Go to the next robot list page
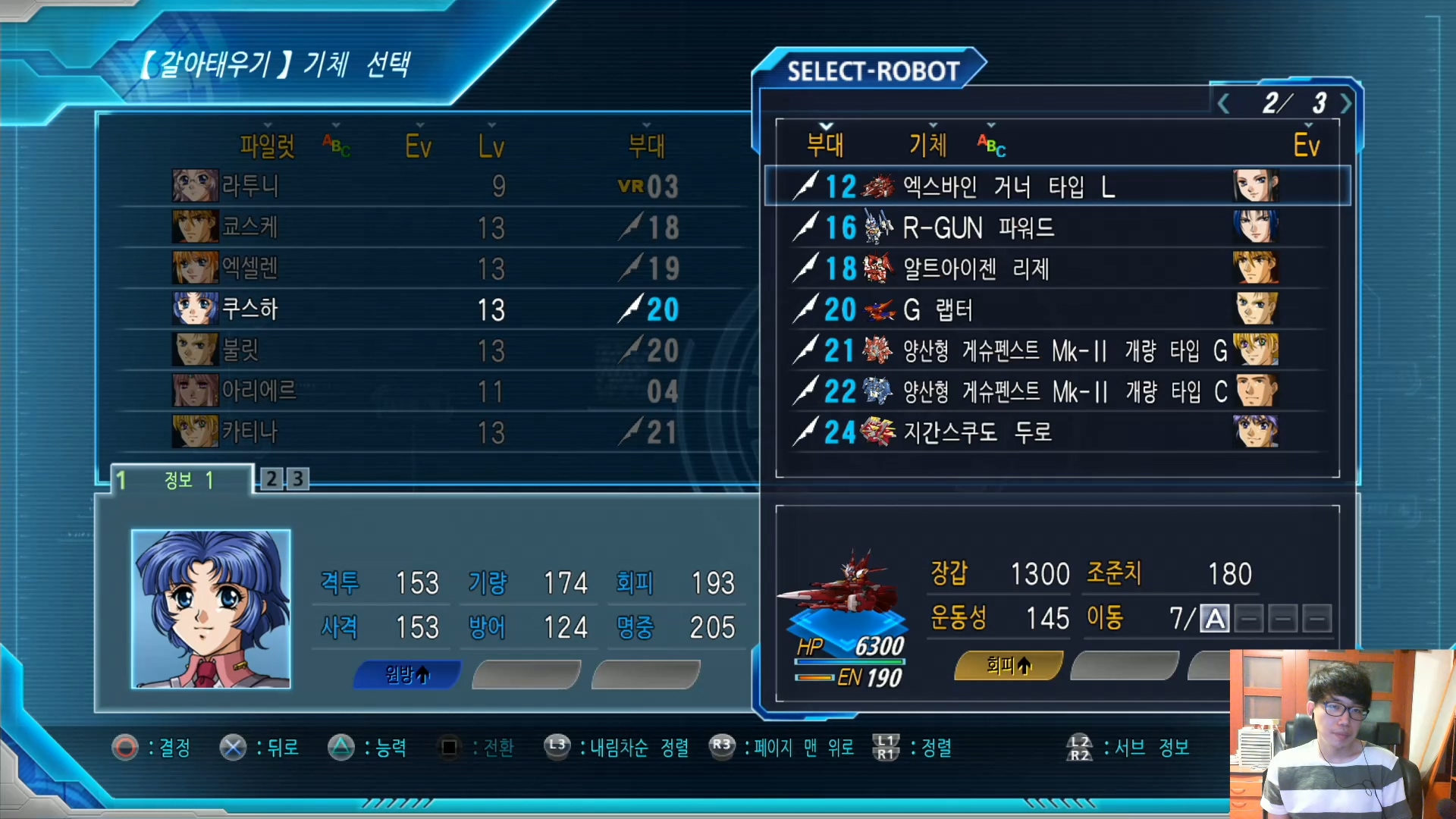This screenshot has width=1456, height=819. [x=1346, y=103]
